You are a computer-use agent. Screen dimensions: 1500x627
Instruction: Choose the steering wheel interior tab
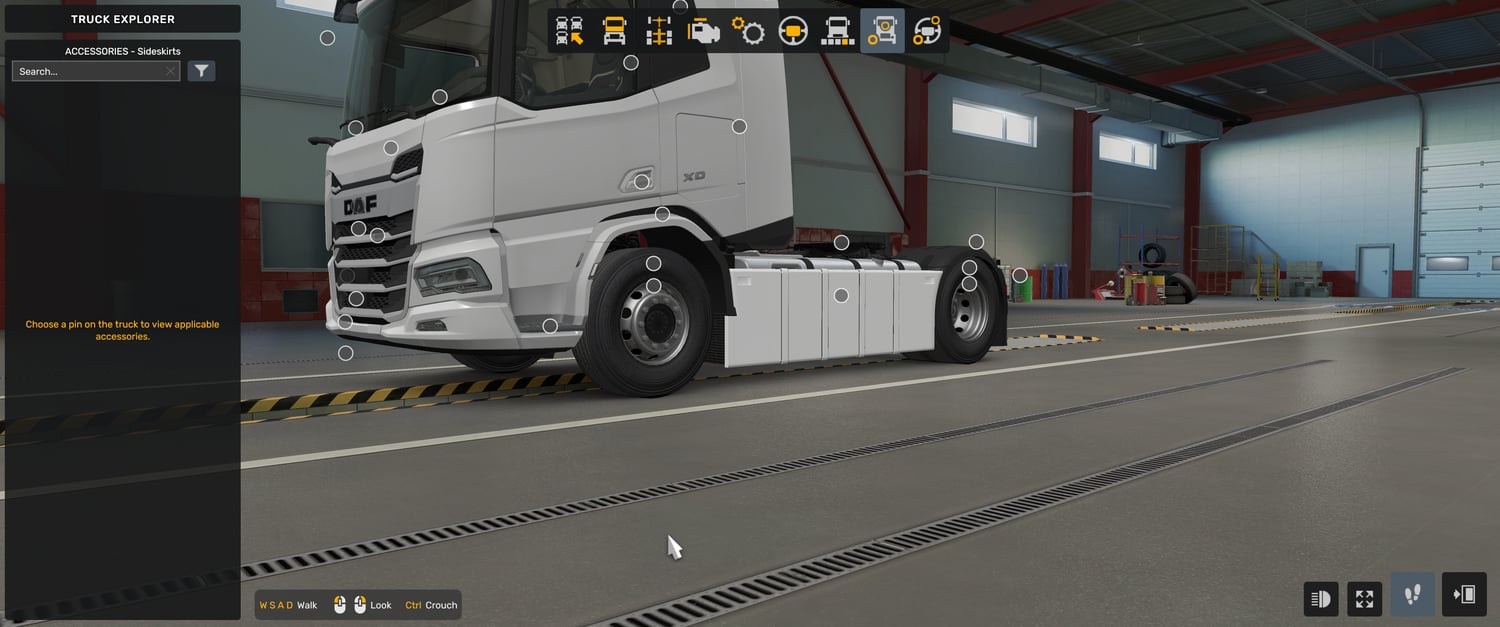[793, 31]
